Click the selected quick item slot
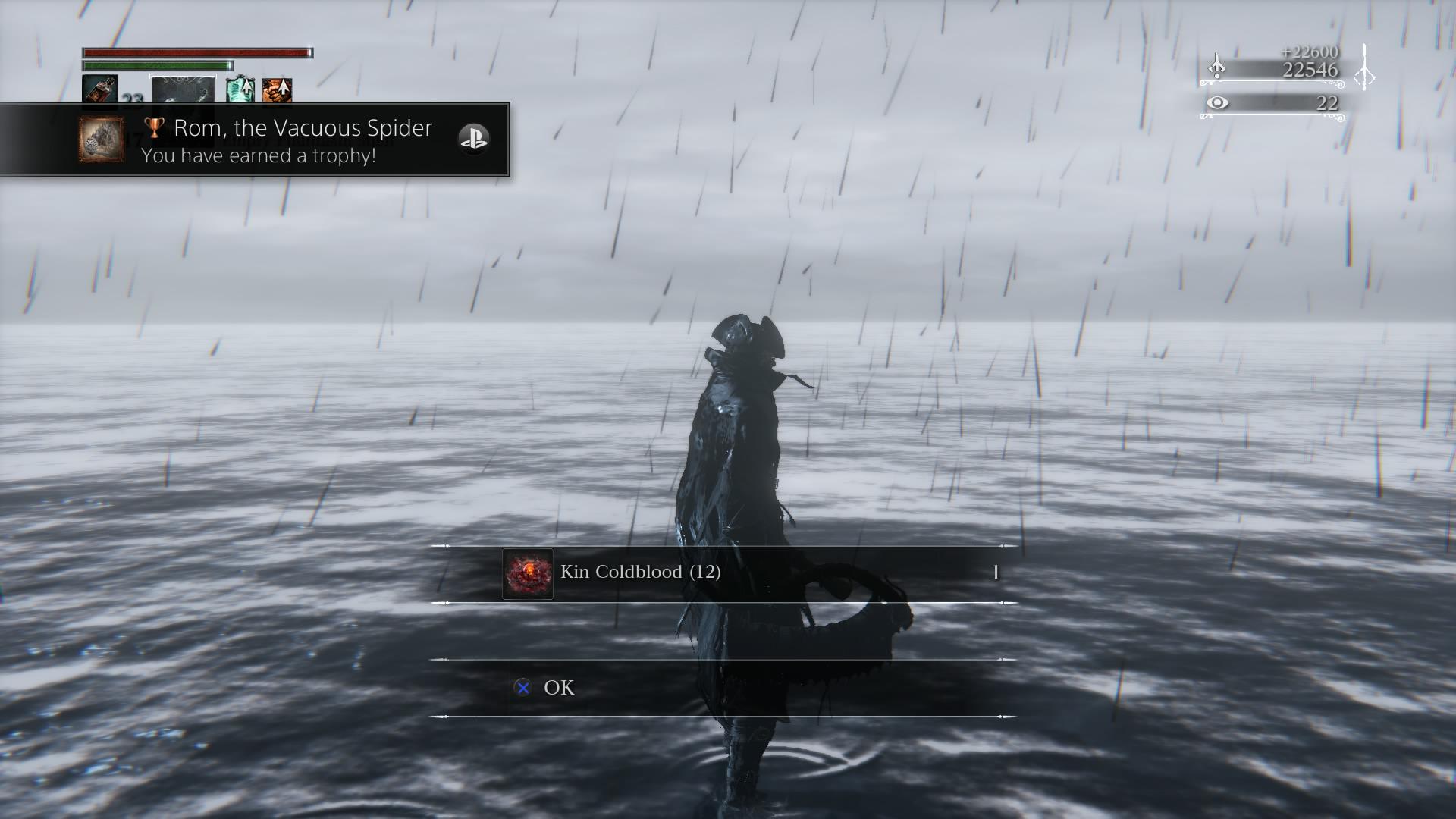Image resolution: width=1456 pixels, height=819 pixels. (x=183, y=89)
